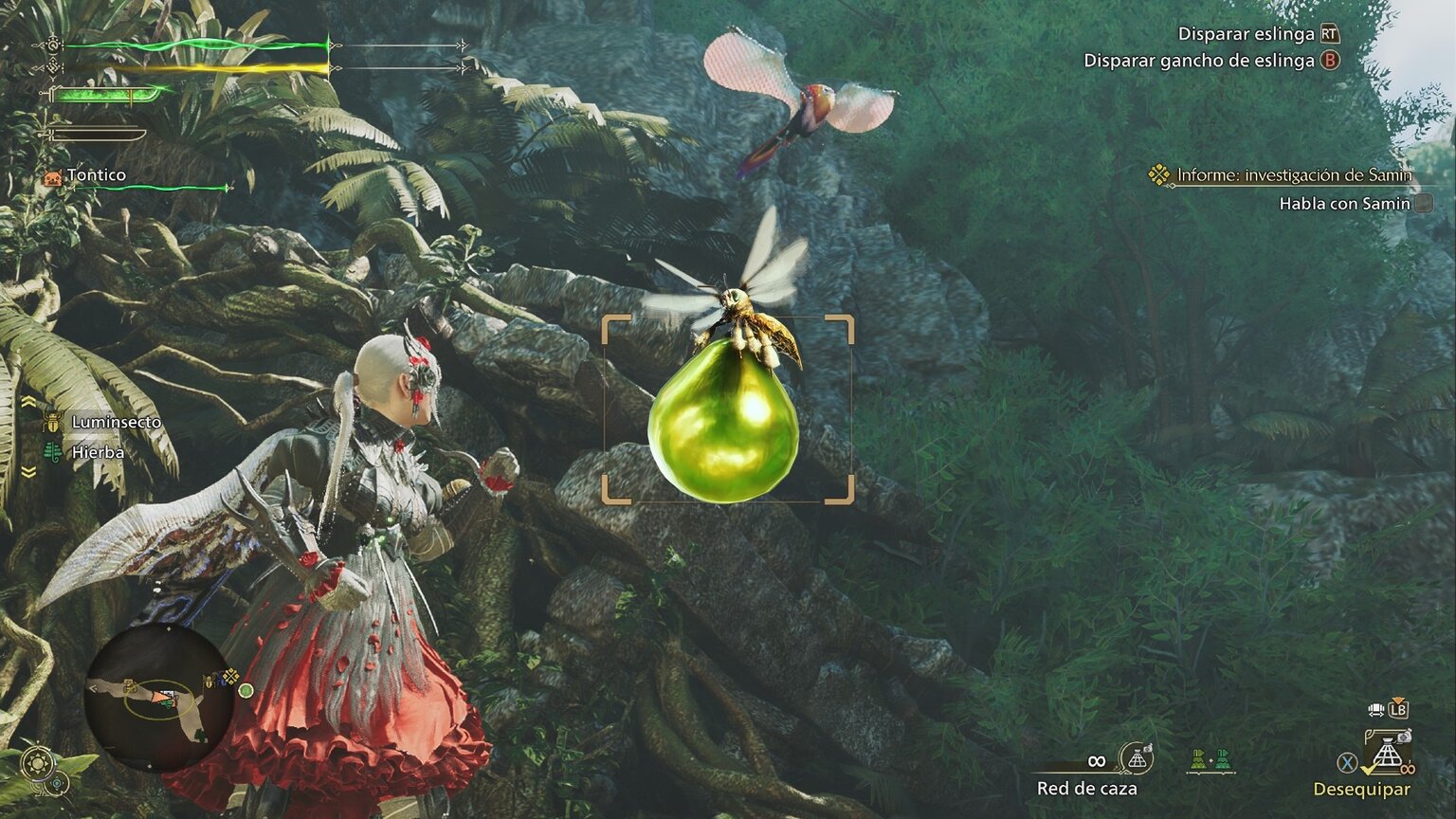Select the green seed ammo icons

[1210, 759]
